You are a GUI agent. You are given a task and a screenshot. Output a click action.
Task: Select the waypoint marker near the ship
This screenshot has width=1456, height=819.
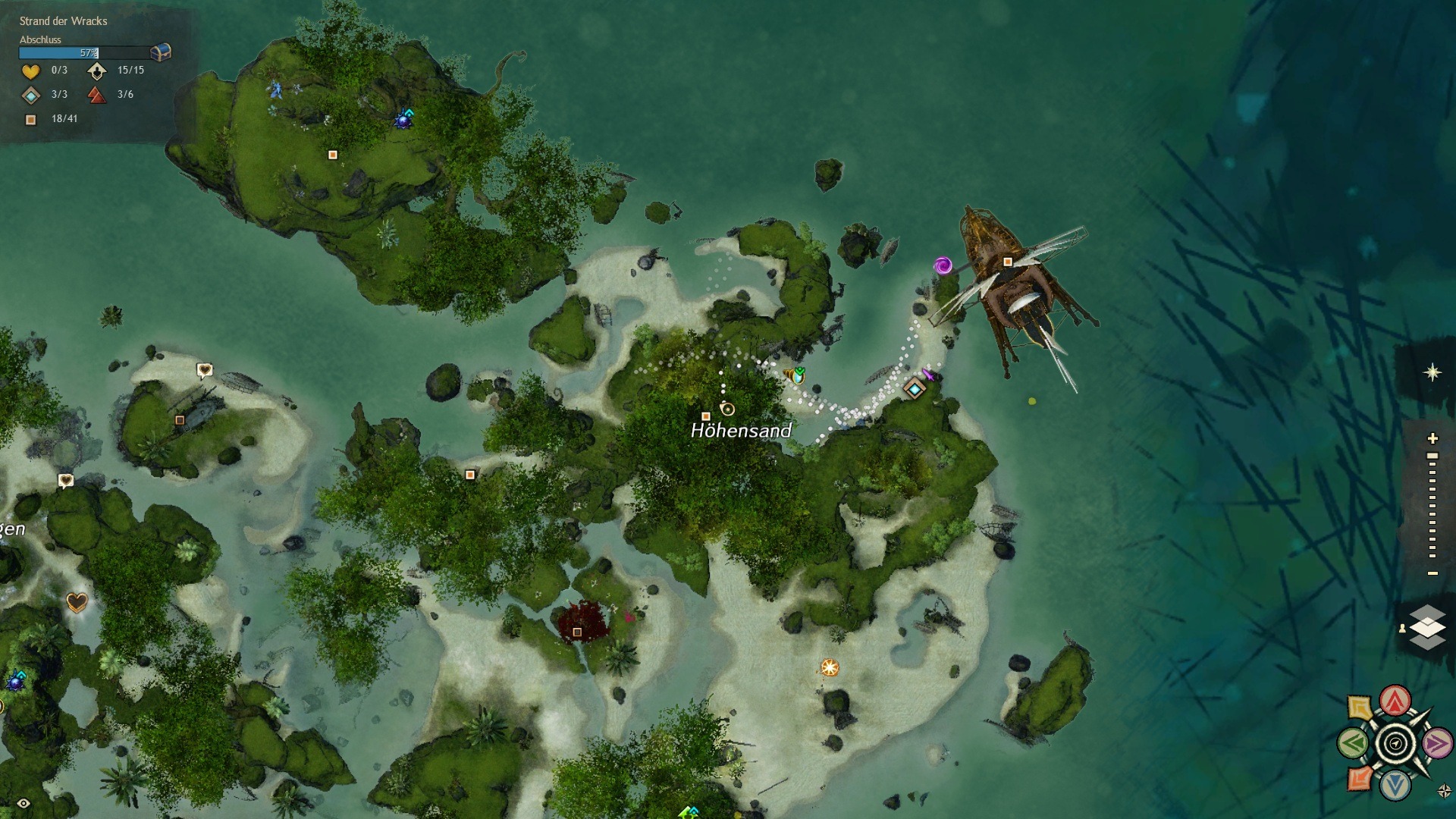coord(915,389)
